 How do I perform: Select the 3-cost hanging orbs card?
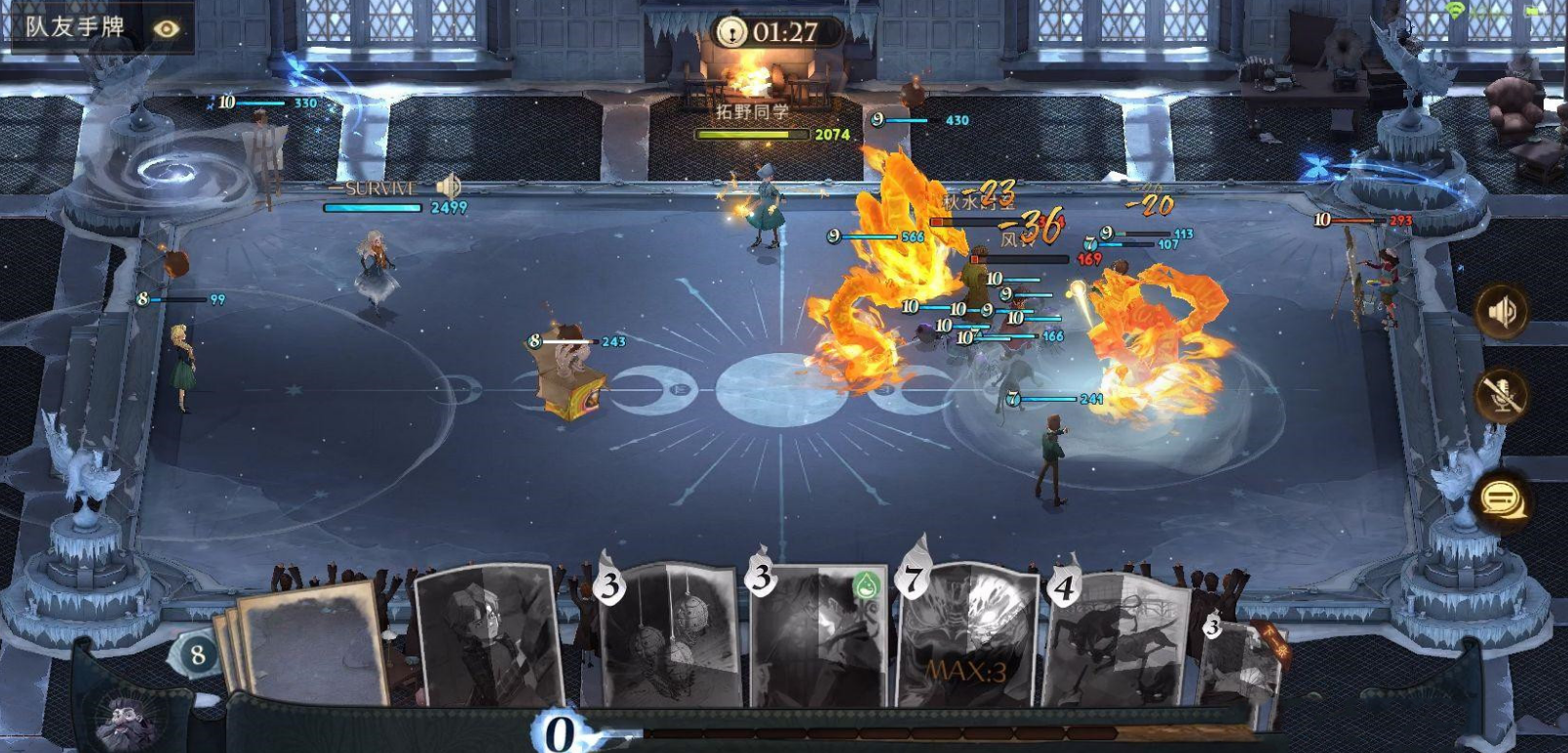click(669, 634)
